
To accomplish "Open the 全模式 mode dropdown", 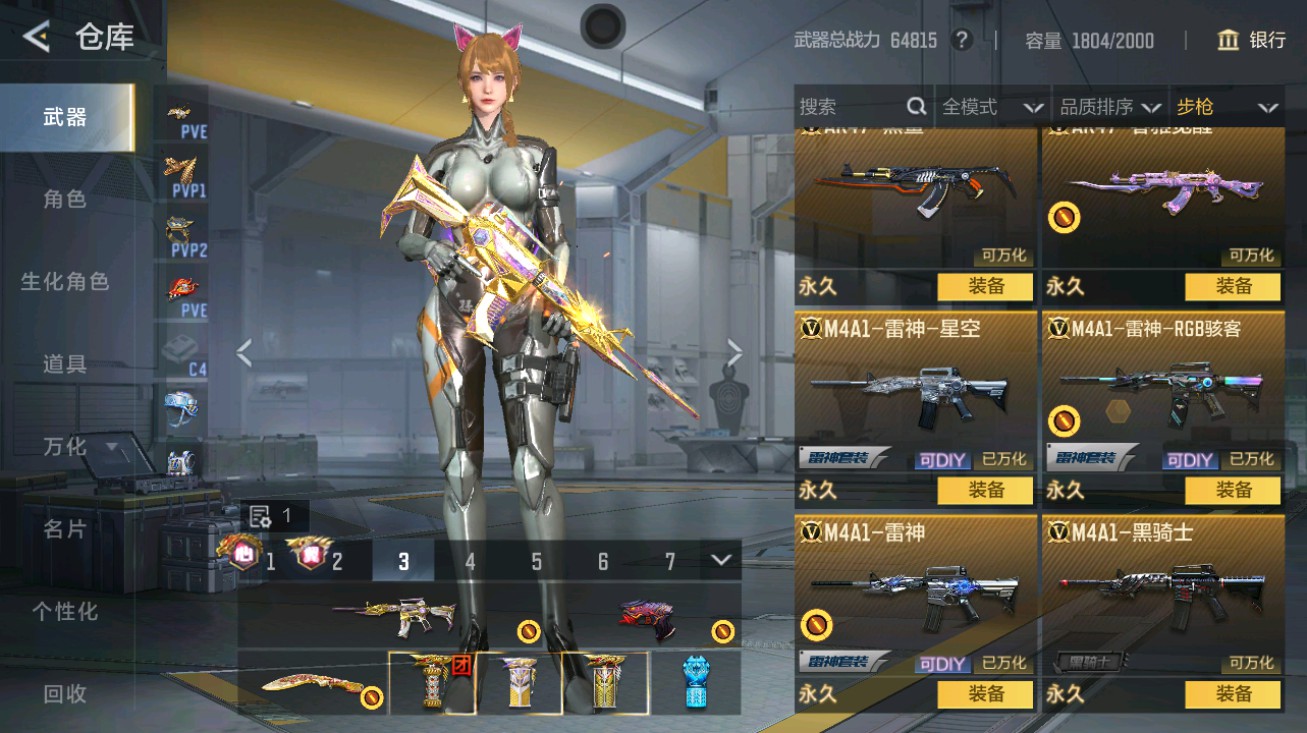I will [991, 107].
